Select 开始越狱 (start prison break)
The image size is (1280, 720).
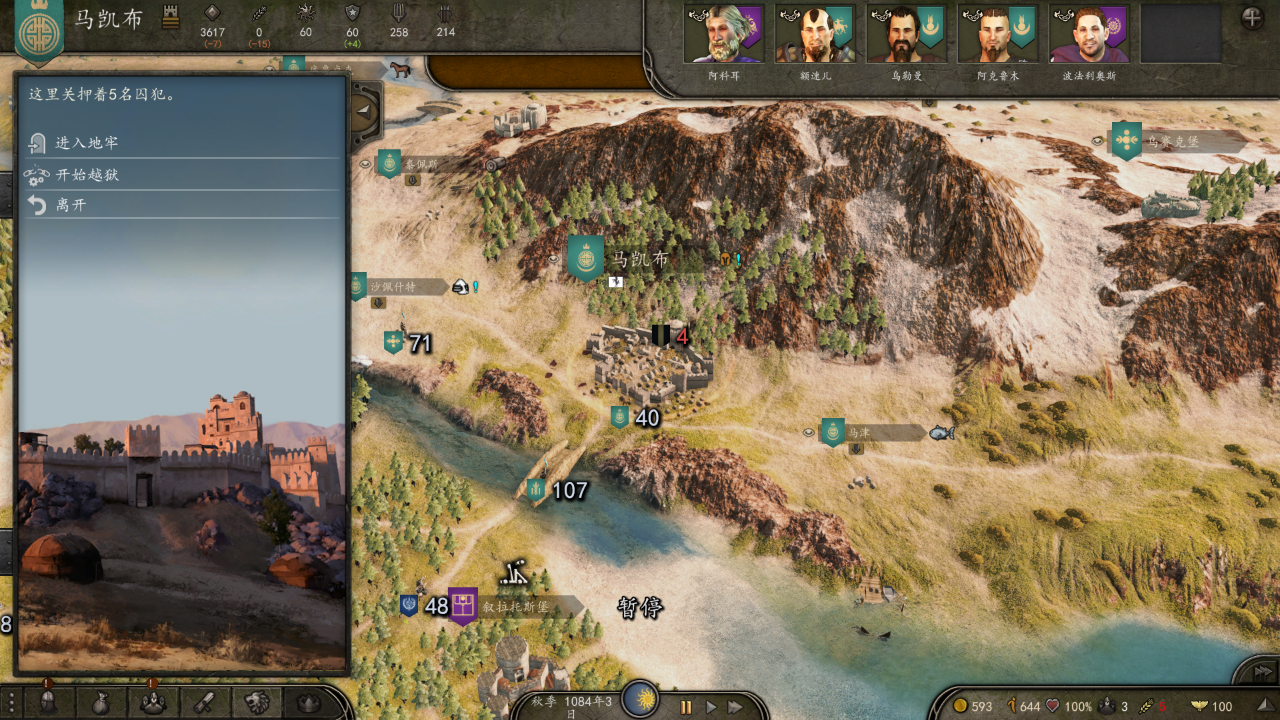(87, 175)
